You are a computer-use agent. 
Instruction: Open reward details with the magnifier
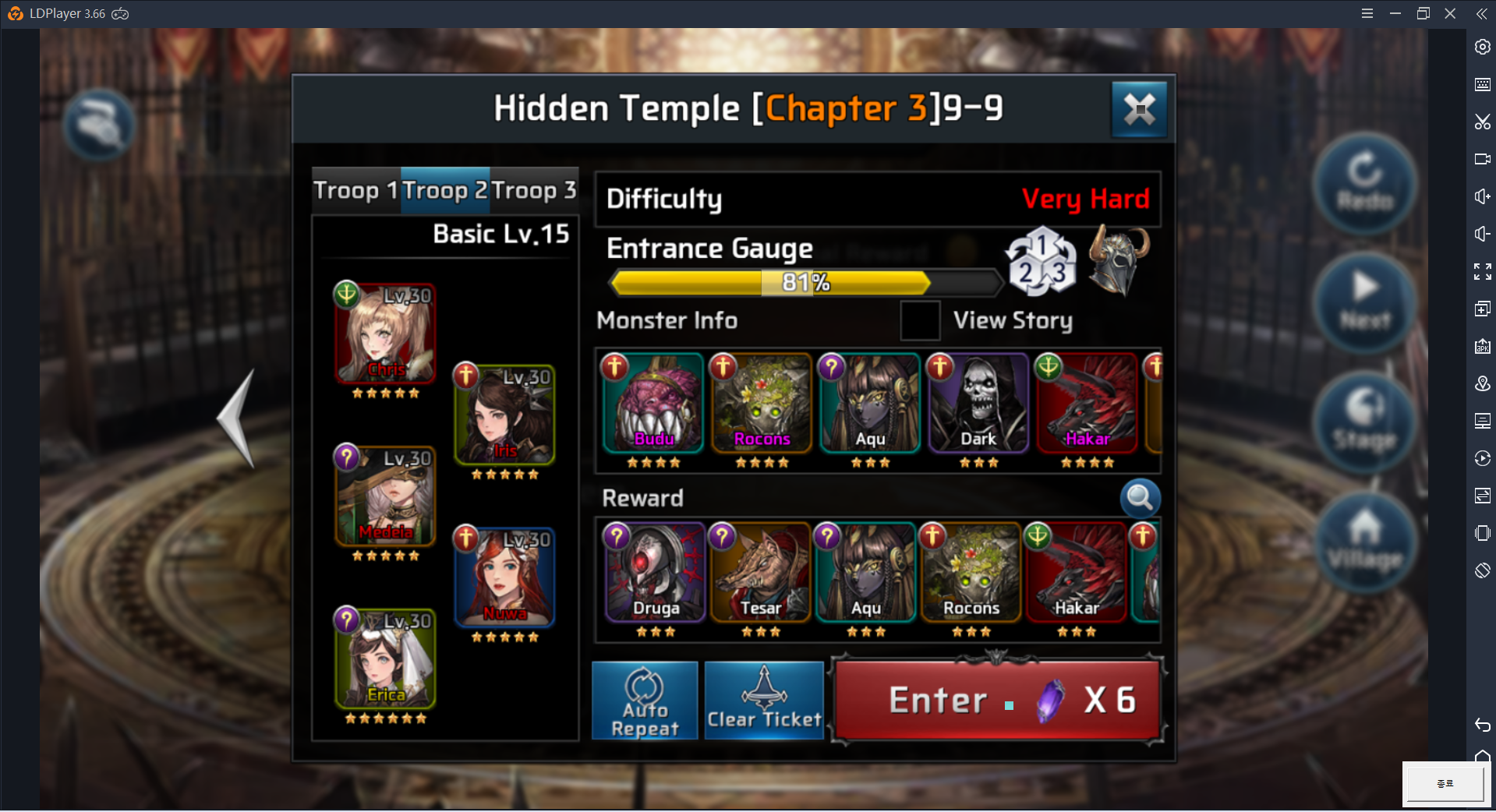[x=1140, y=498]
